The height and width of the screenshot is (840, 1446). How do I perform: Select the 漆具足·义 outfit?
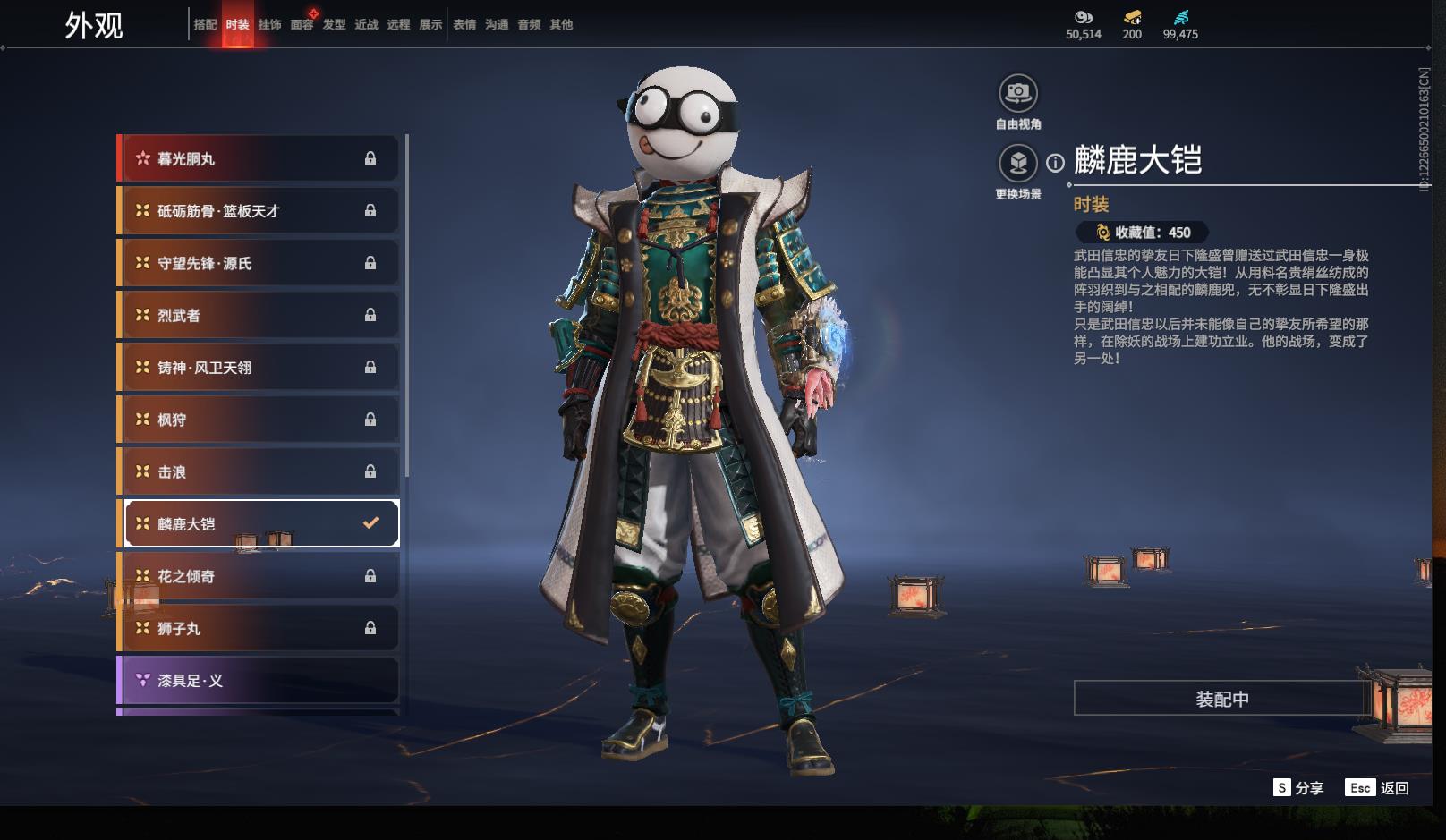259,681
